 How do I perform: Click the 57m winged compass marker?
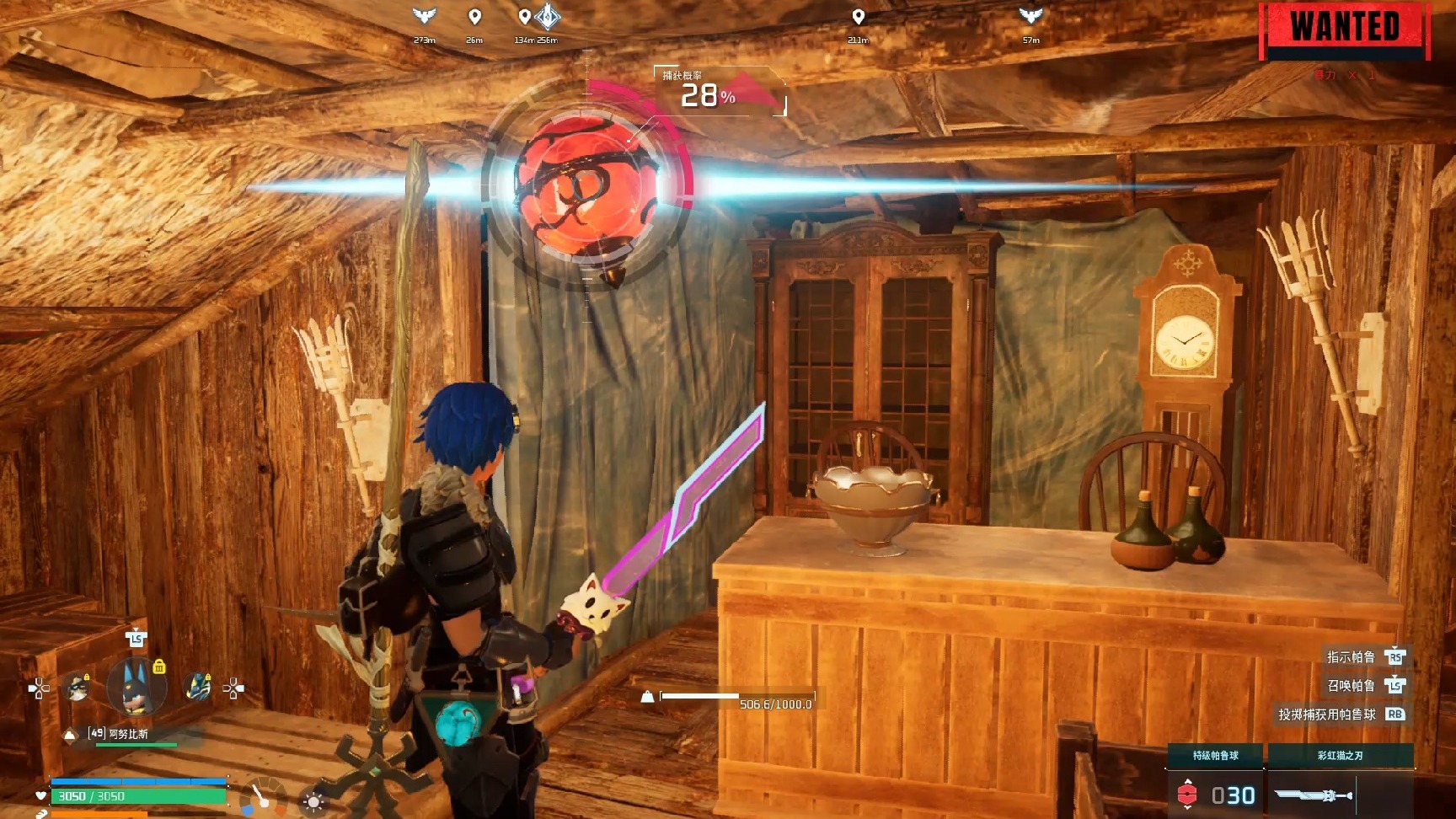click(x=1030, y=16)
